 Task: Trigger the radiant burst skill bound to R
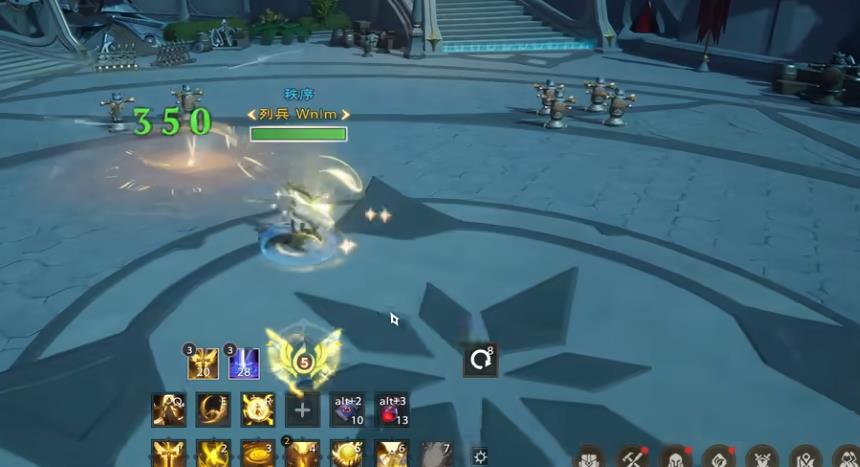tap(257, 409)
